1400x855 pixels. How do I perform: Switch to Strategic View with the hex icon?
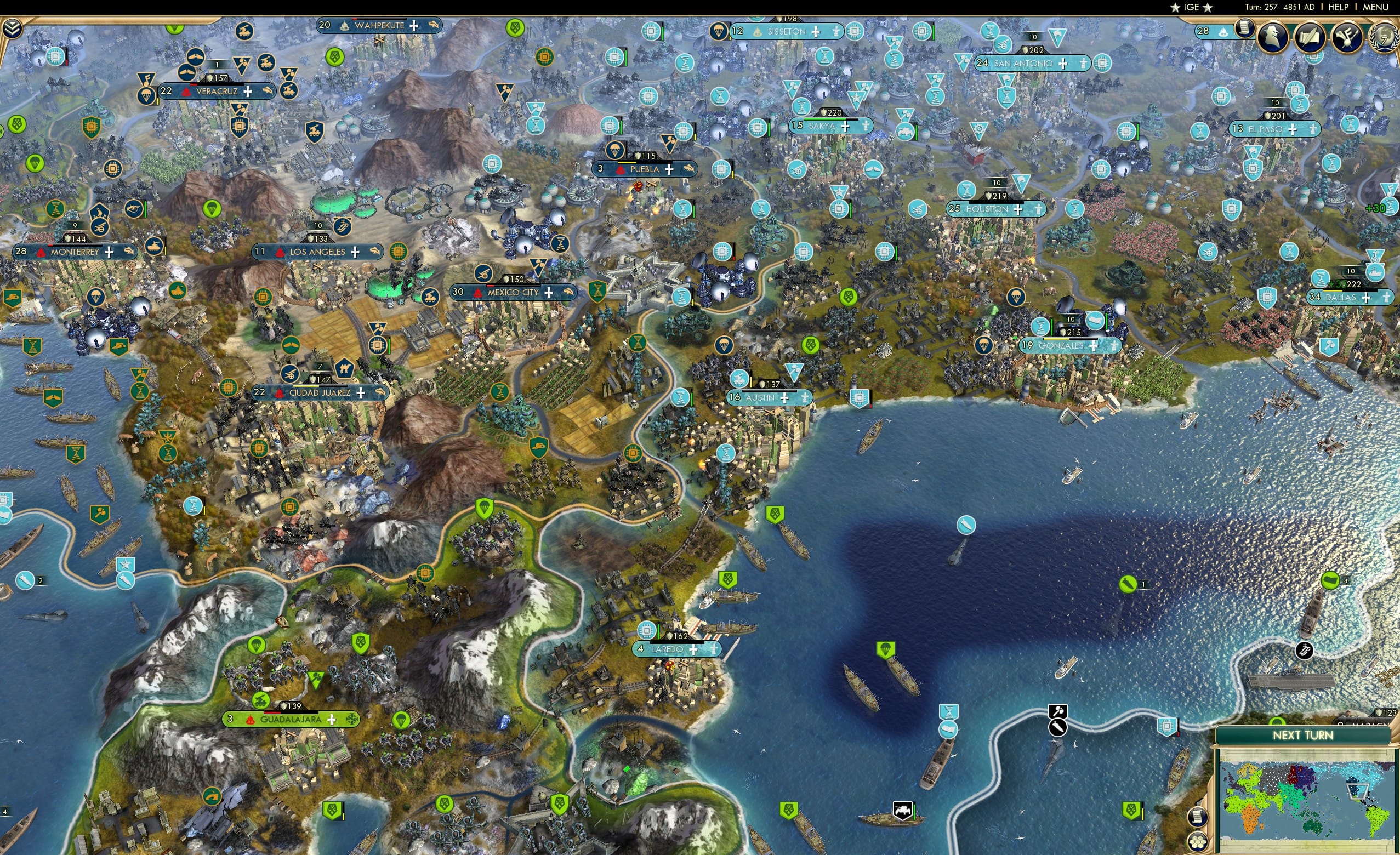coord(1198,841)
